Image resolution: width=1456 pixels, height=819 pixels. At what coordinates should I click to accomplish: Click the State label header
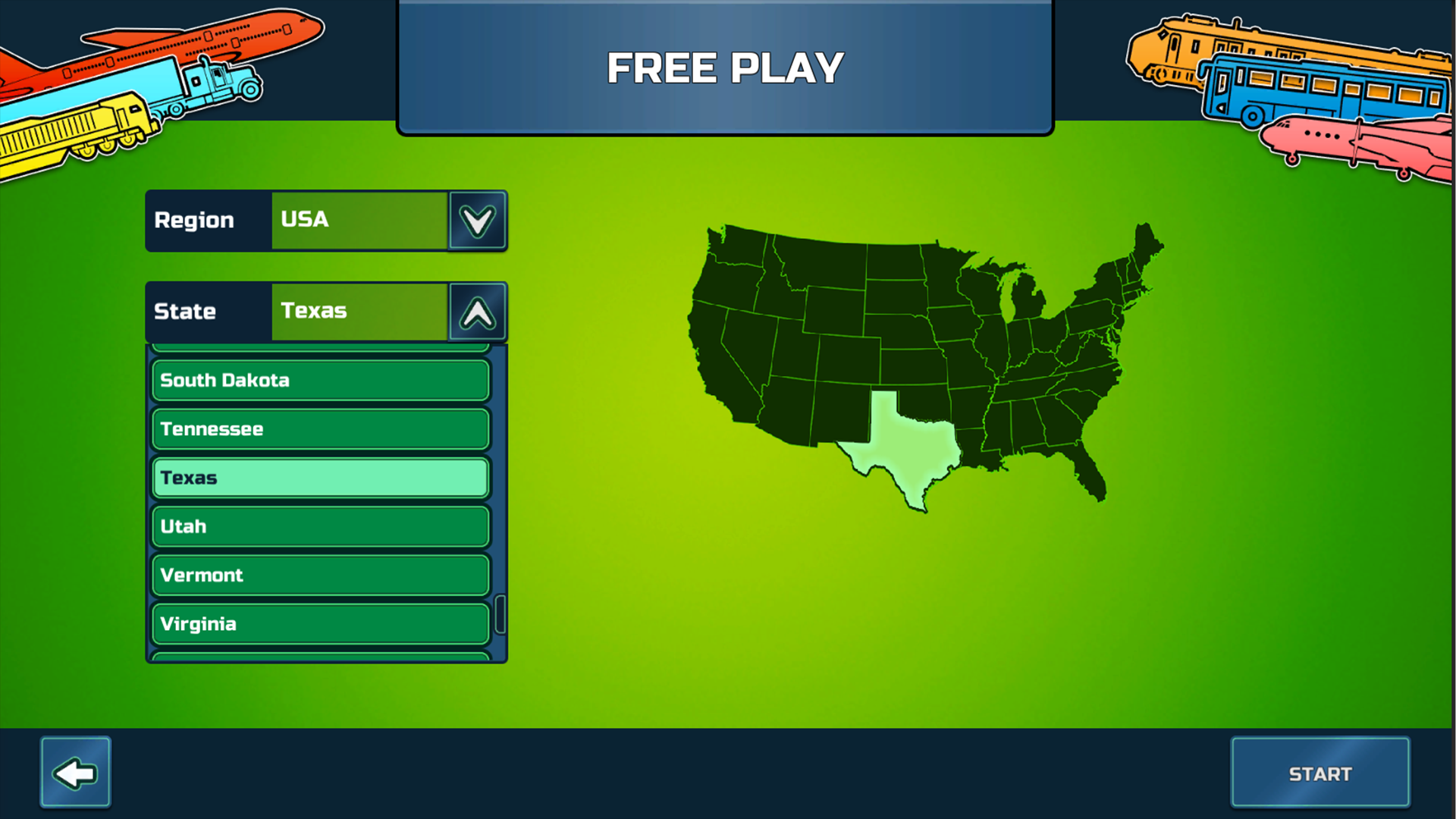click(x=184, y=312)
